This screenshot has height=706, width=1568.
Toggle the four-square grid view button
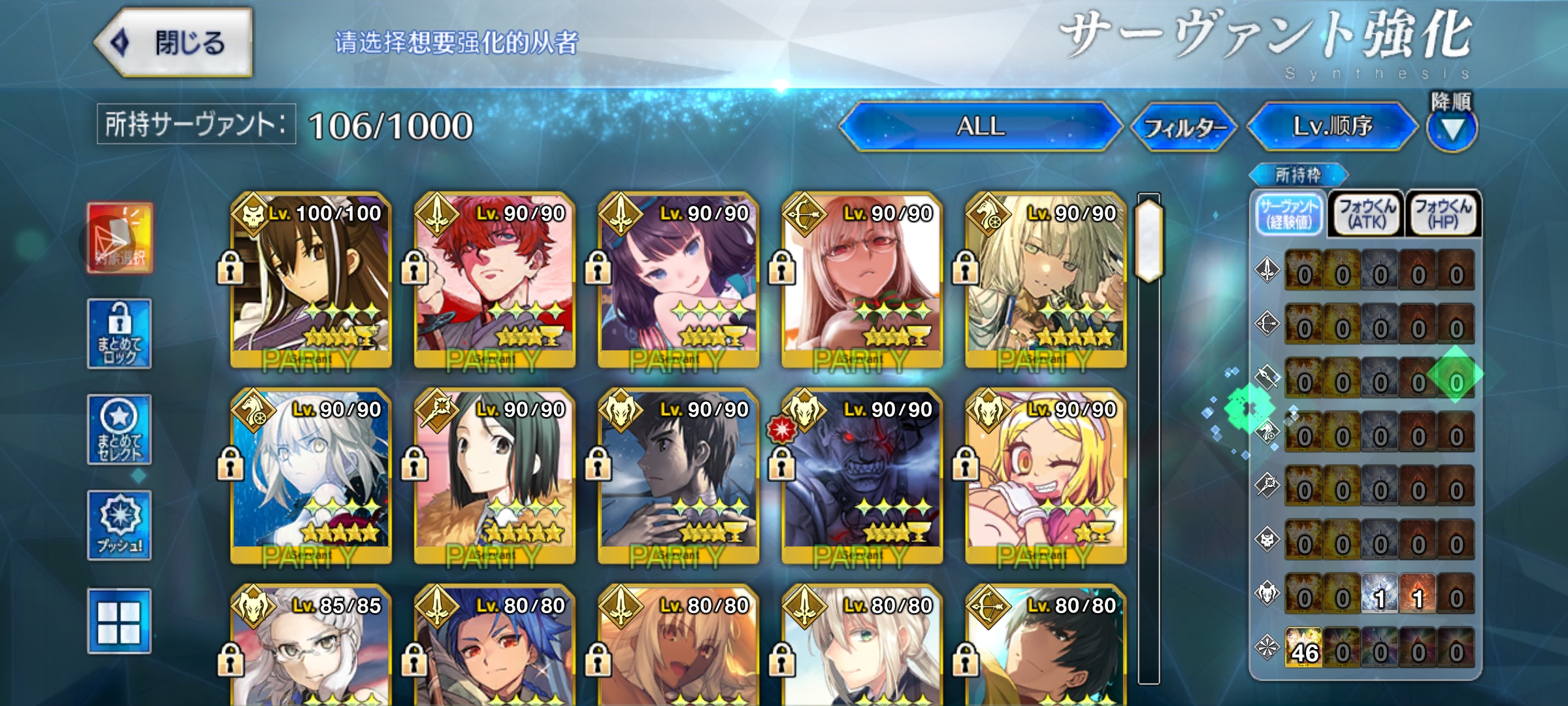(120, 621)
